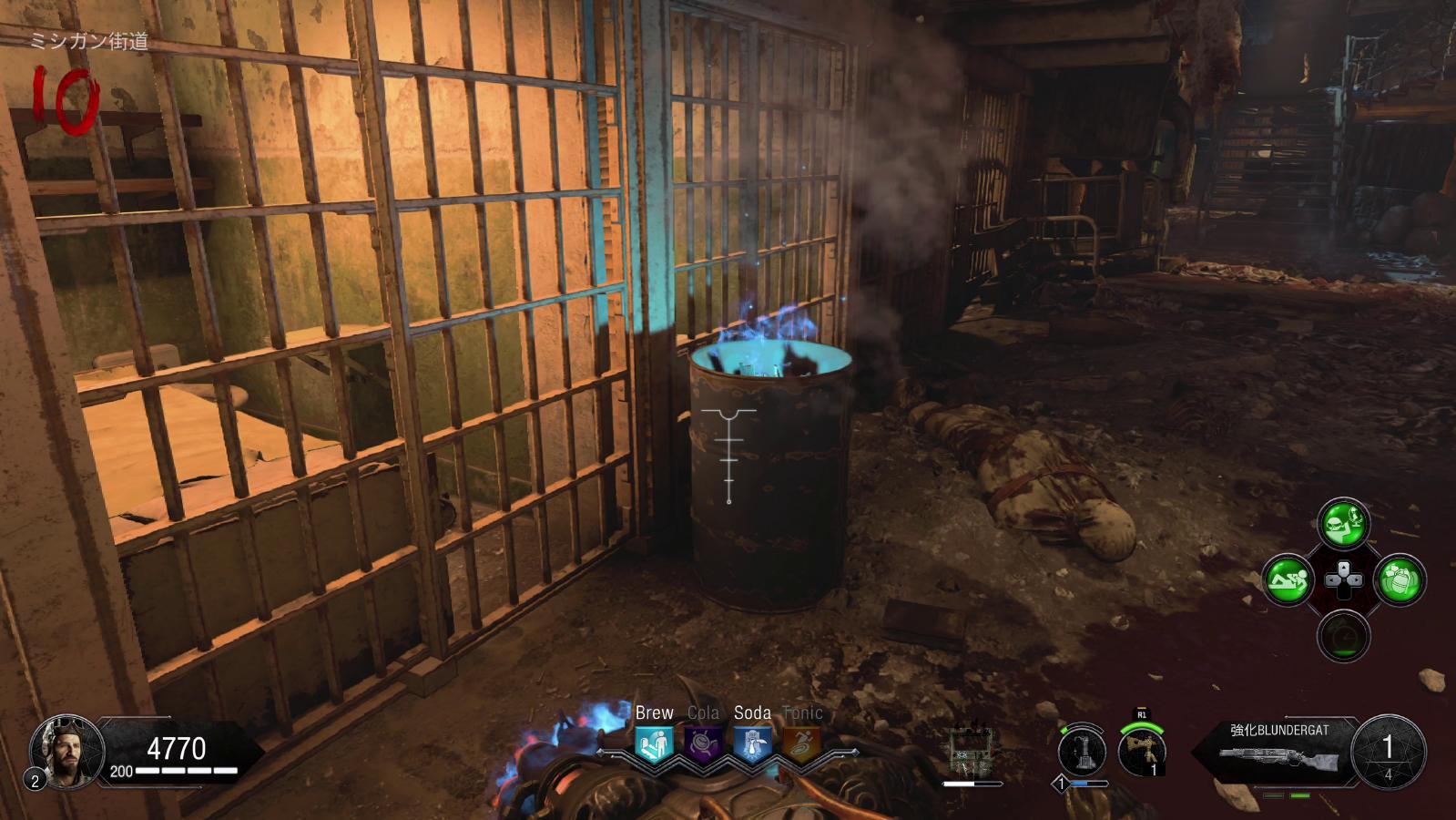The image size is (1456, 820).
Task: Activate the special weapon charge icon
Action: pos(1082,753)
